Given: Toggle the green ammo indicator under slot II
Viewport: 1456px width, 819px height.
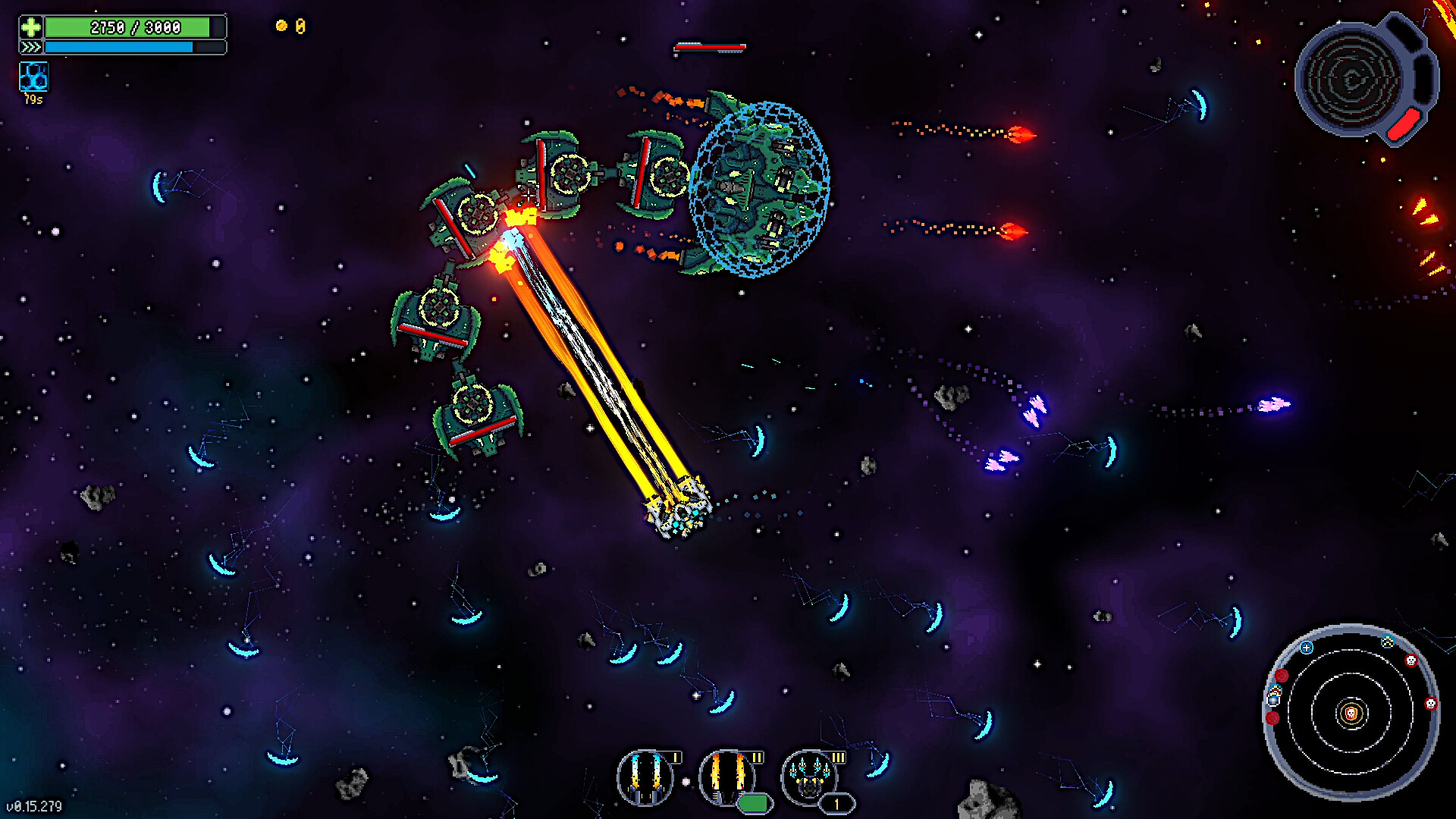Looking at the screenshot, I should point(755,802).
